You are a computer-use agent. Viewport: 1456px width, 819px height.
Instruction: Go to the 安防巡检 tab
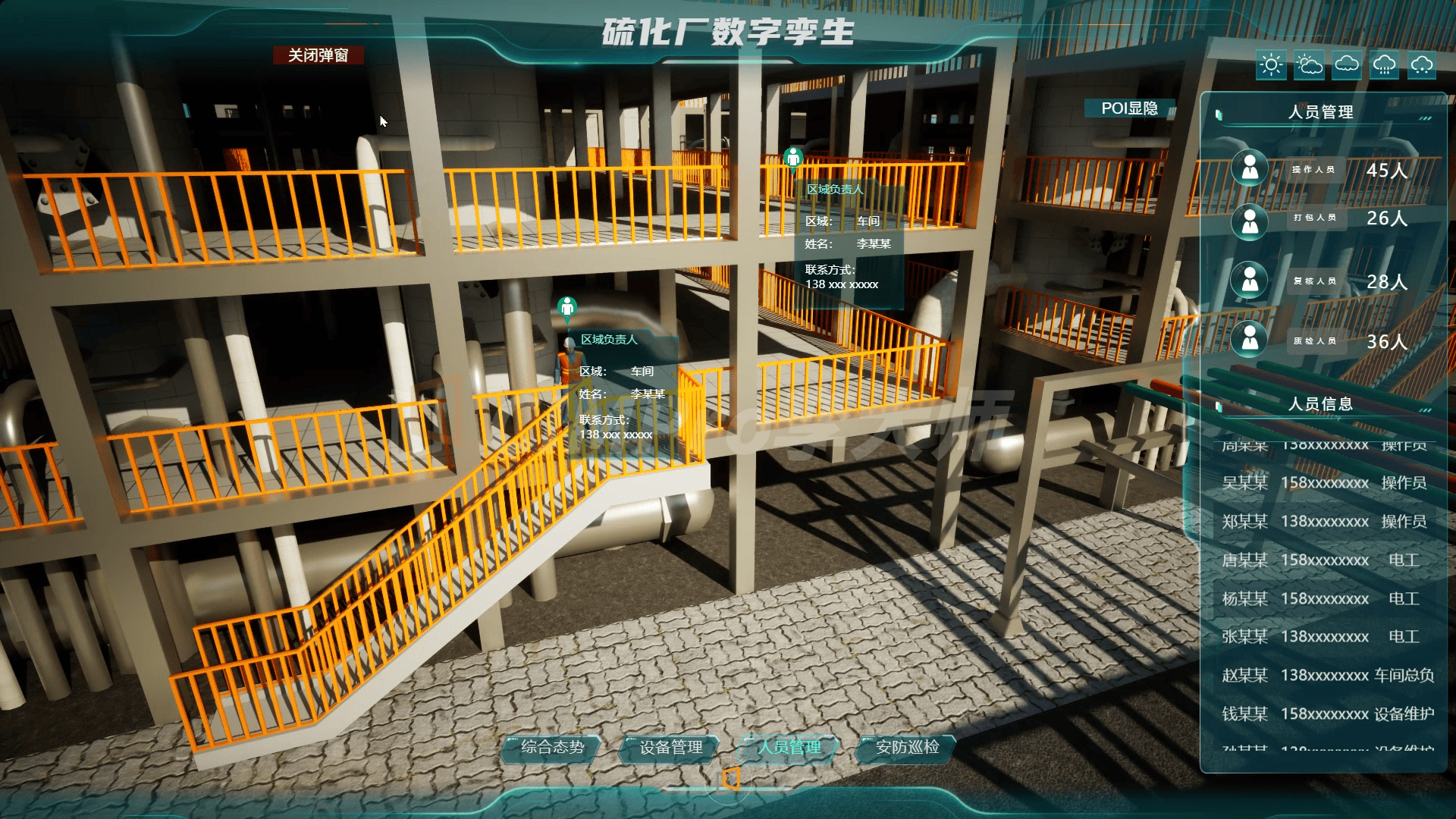(x=907, y=748)
